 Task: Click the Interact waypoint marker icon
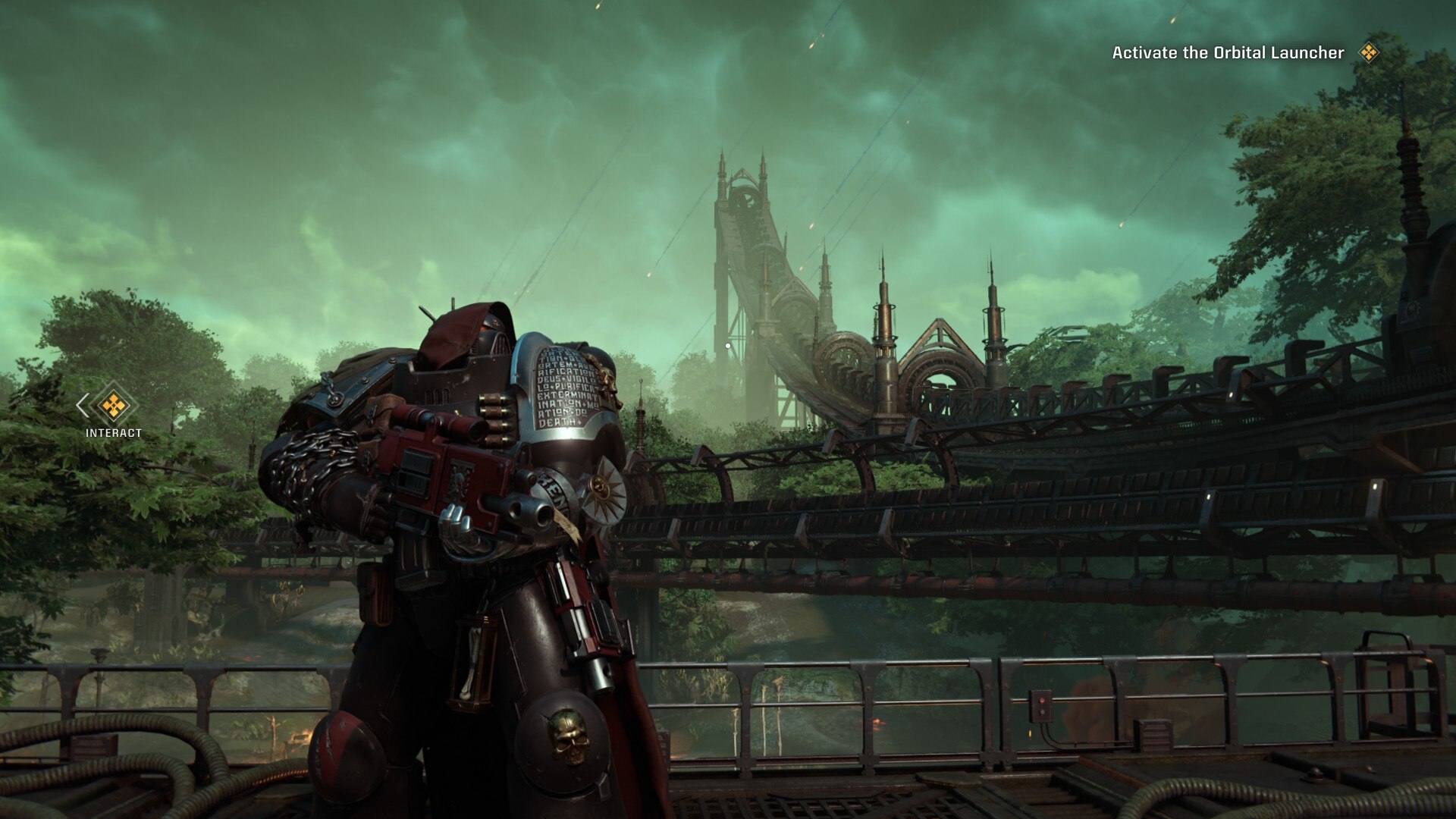tap(114, 406)
